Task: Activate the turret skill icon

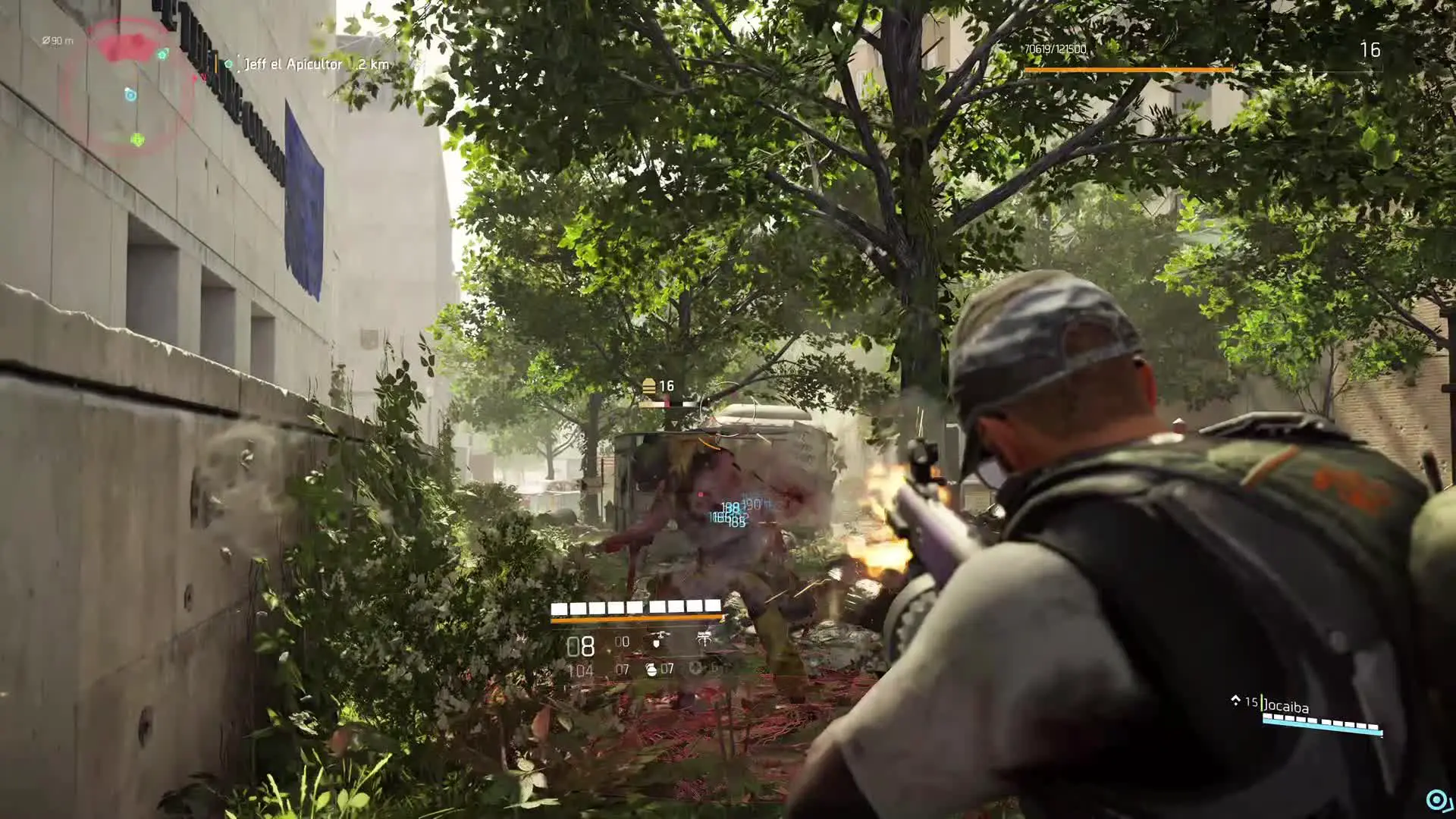Action: pos(704,641)
